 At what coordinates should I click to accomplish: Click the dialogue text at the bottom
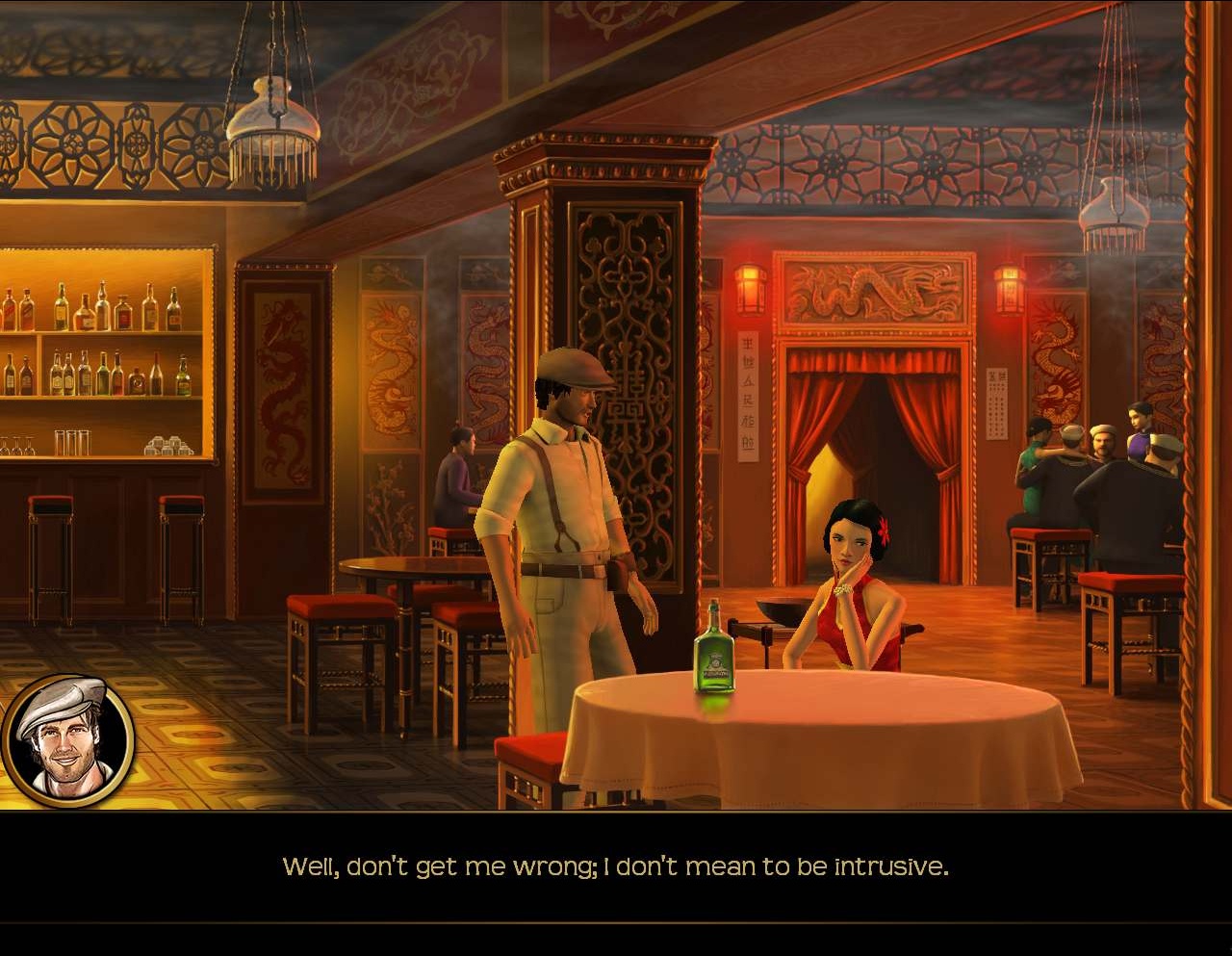click(616, 866)
